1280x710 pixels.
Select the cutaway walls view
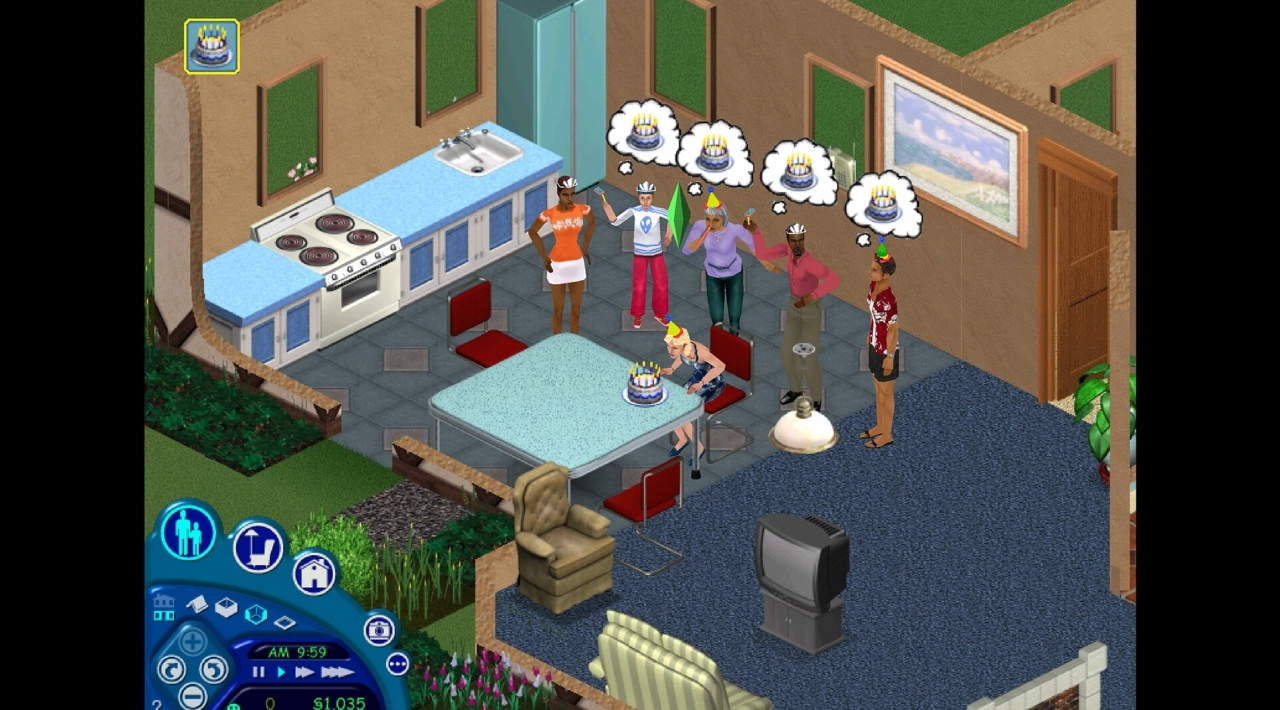(x=255, y=615)
